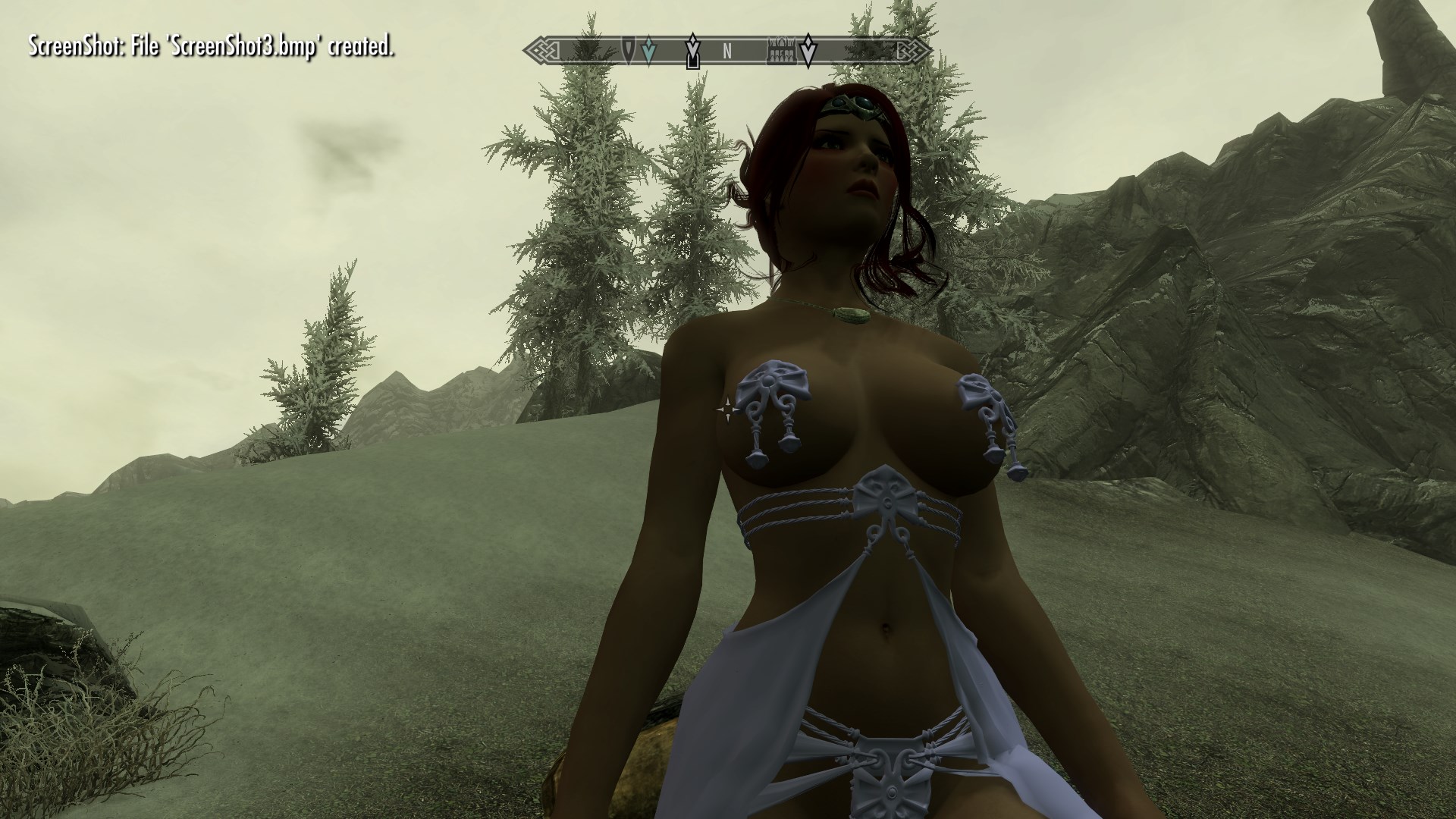Select the teal quest arrow on compass
The height and width of the screenshot is (819, 1456).
647,51
